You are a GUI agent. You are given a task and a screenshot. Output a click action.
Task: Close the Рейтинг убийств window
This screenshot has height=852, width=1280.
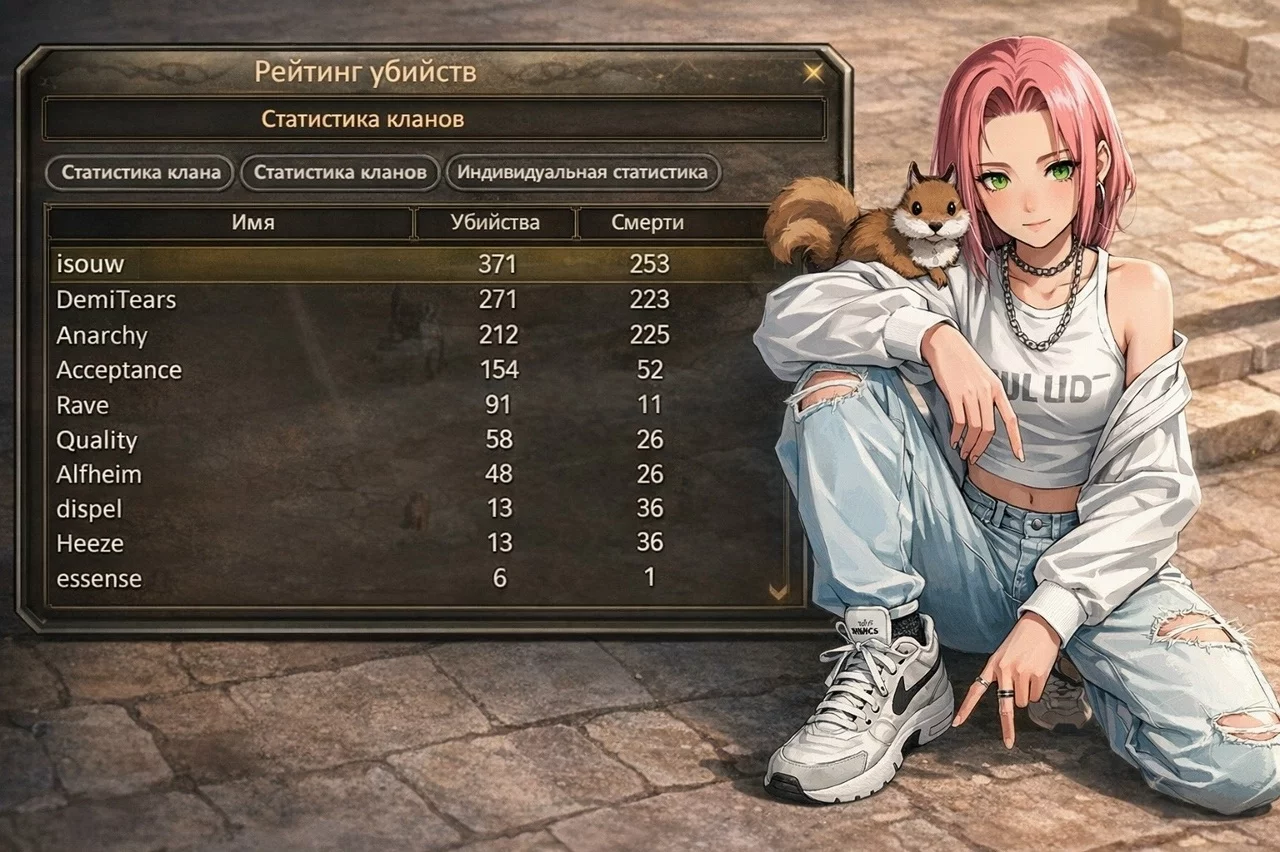pos(814,72)
